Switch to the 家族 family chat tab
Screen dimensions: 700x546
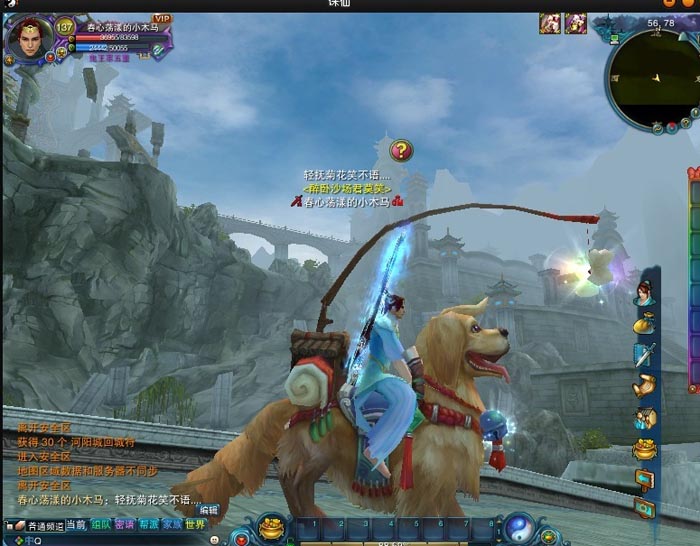click(x=173, y=524)
